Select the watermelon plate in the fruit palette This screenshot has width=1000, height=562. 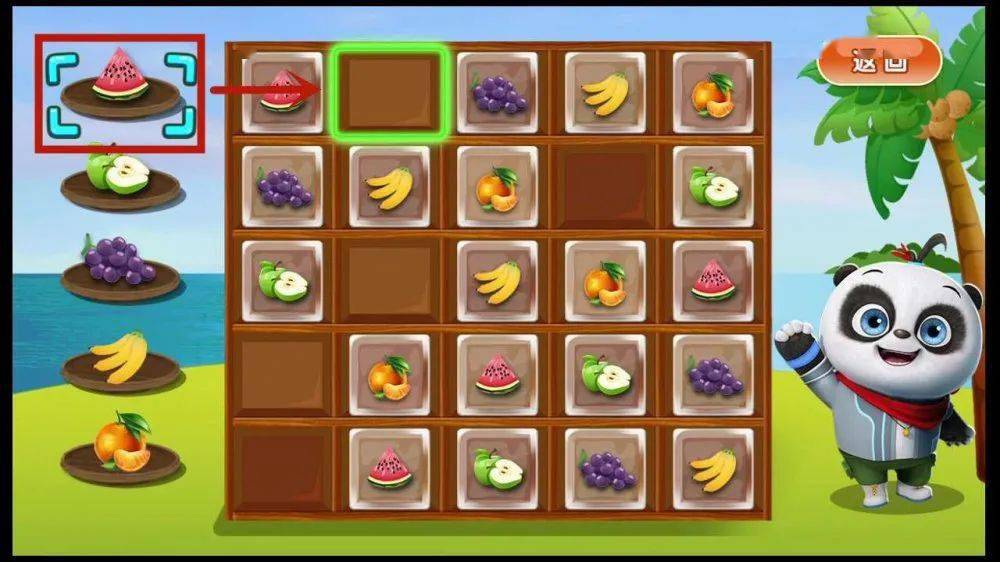coord(120,85)
